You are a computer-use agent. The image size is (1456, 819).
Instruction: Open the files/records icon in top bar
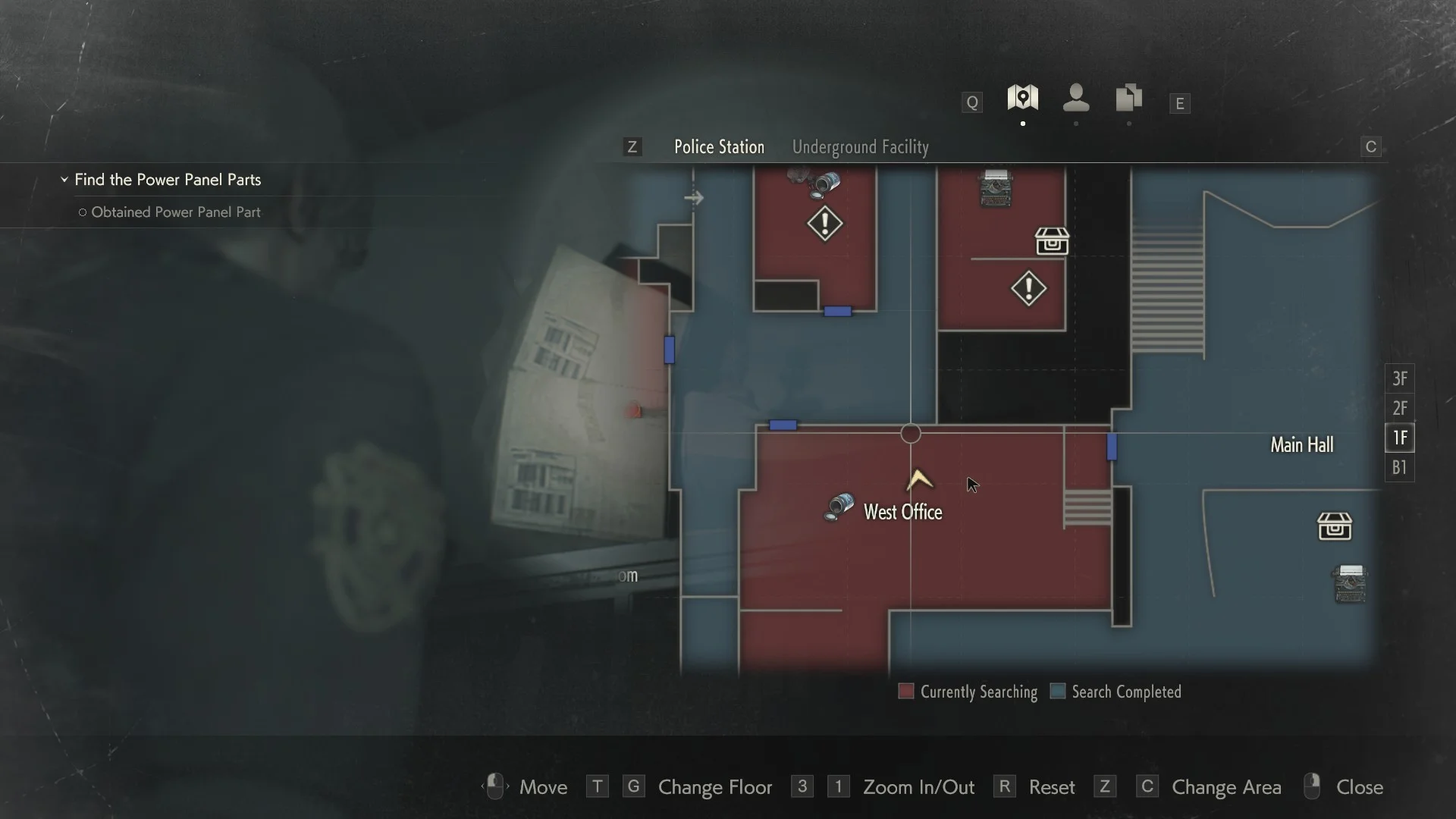[1129, 97]
